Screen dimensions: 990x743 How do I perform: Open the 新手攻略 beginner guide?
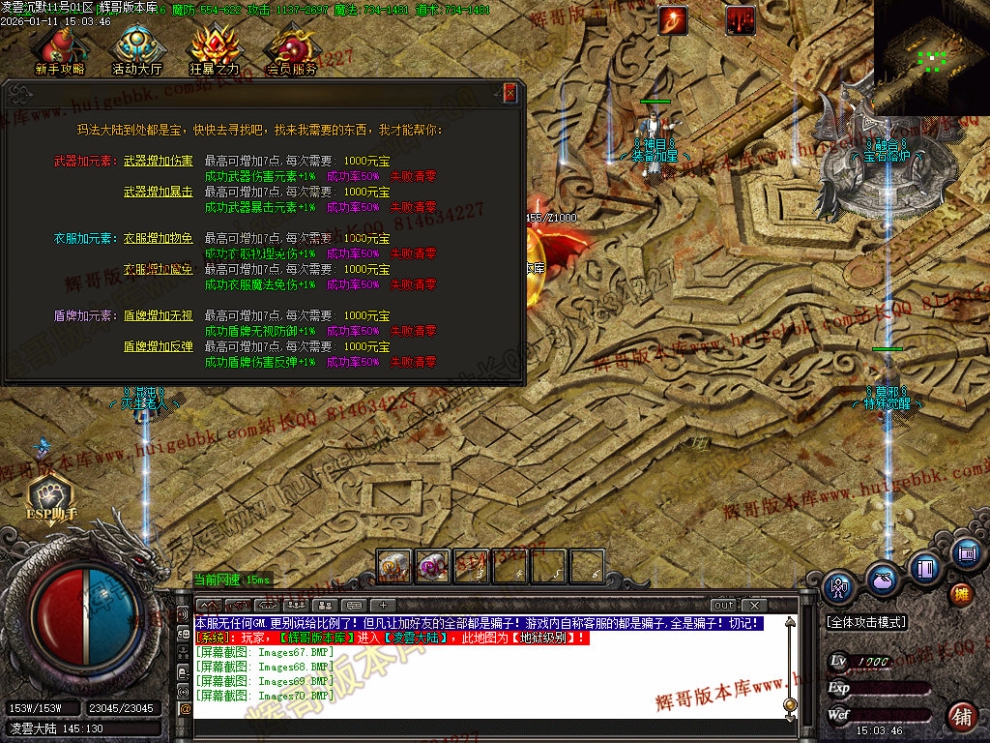59,50
